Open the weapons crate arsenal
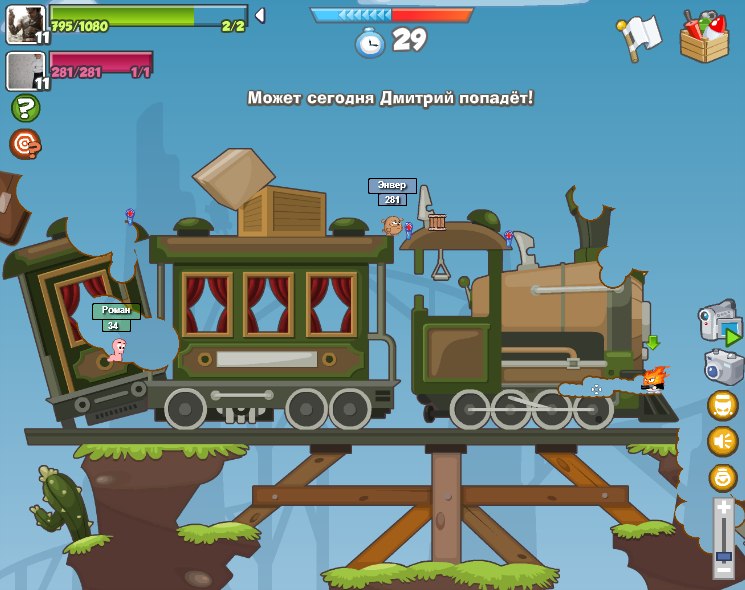745x590 pixels. click(704, 37)
